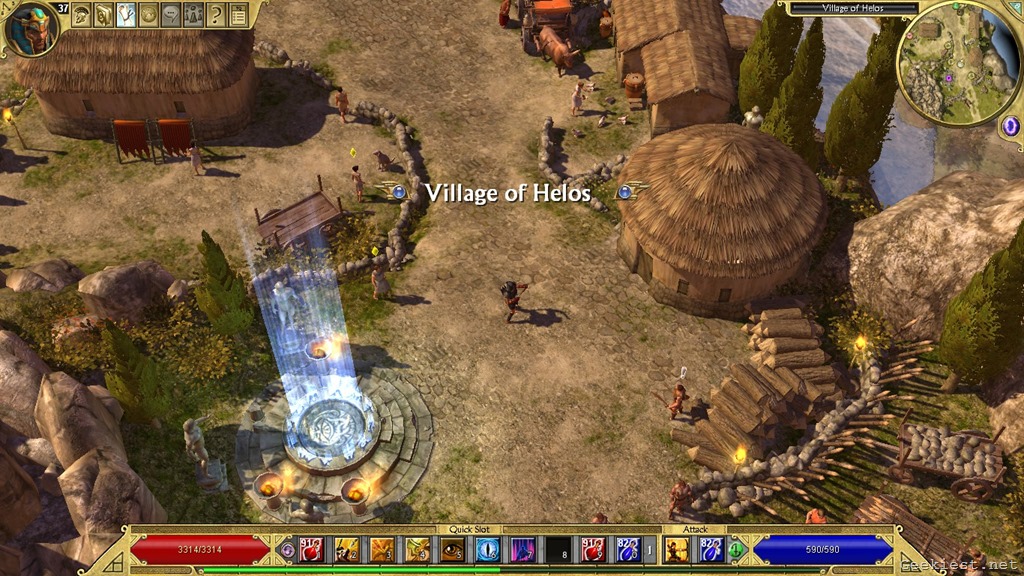This screenshot has width=1024, height=576.
Task: Activate the blue slit-eye skill in slot 6
Action: pyautogui.click(x=487, y=548)
